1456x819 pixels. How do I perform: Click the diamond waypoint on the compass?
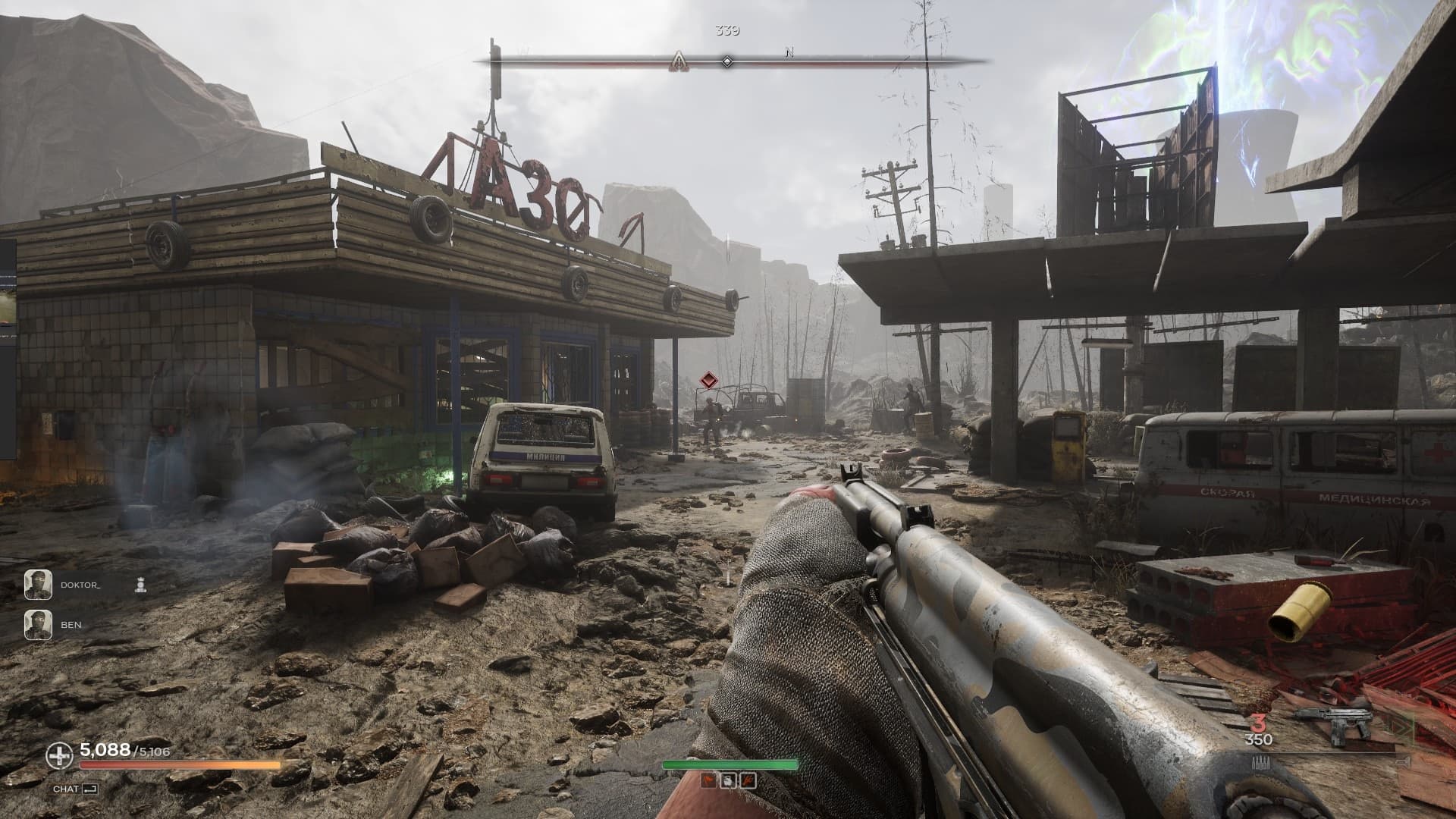tap(726, 61)
